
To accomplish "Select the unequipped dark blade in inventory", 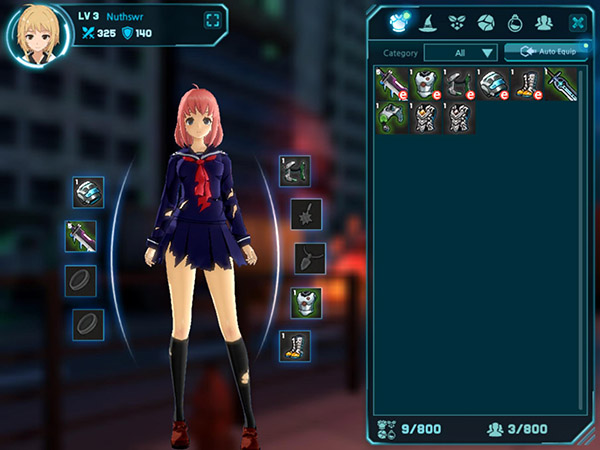I will point(560,84).
